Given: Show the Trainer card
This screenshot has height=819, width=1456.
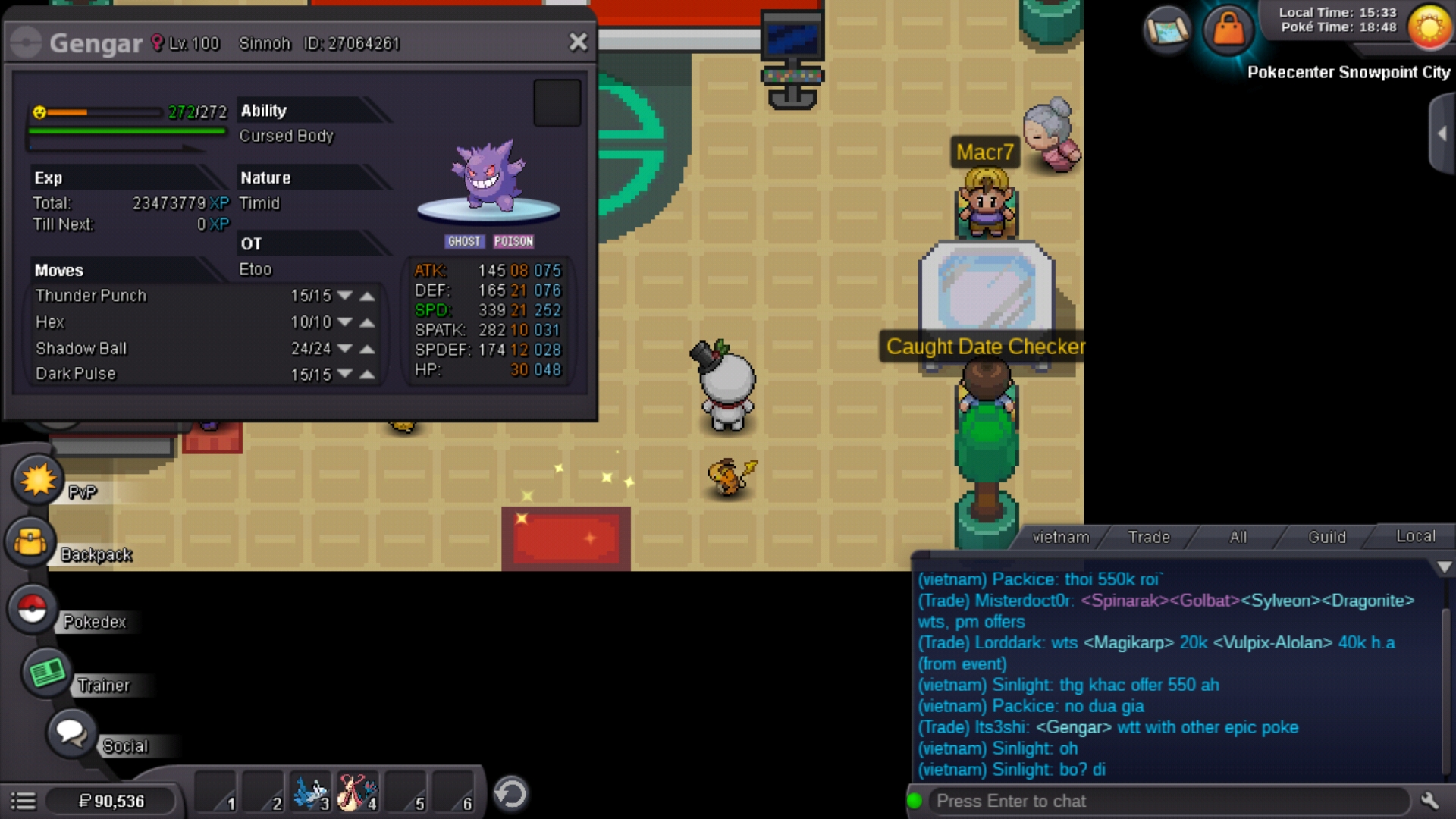Looking at the screenshot, I should pyautogui.click(x=47, y=673).
